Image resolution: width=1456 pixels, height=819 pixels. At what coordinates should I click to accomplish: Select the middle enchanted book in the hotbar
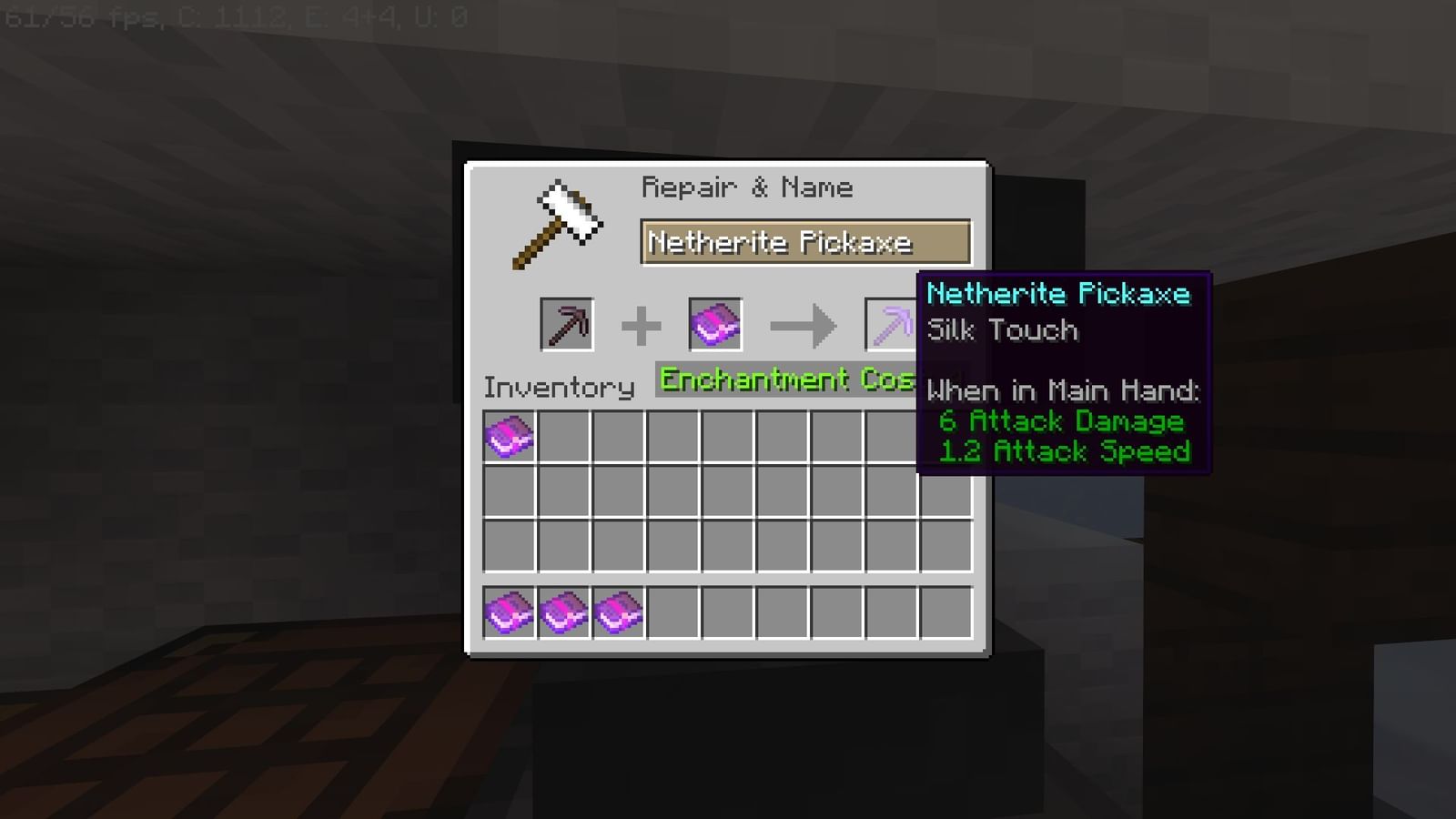(563, 611)
